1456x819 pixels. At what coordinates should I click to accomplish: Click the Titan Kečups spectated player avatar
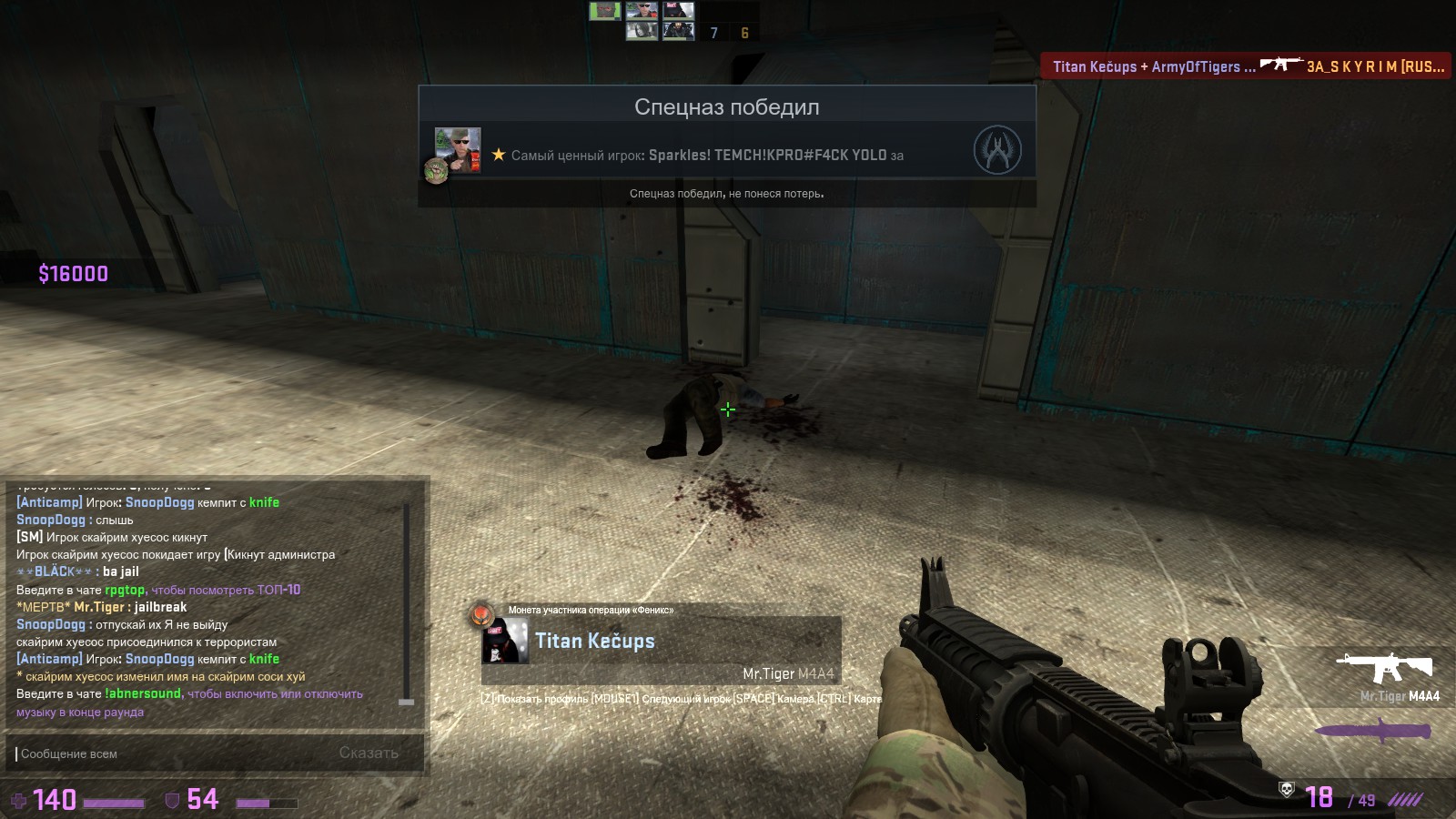click(x=505, y=641)
